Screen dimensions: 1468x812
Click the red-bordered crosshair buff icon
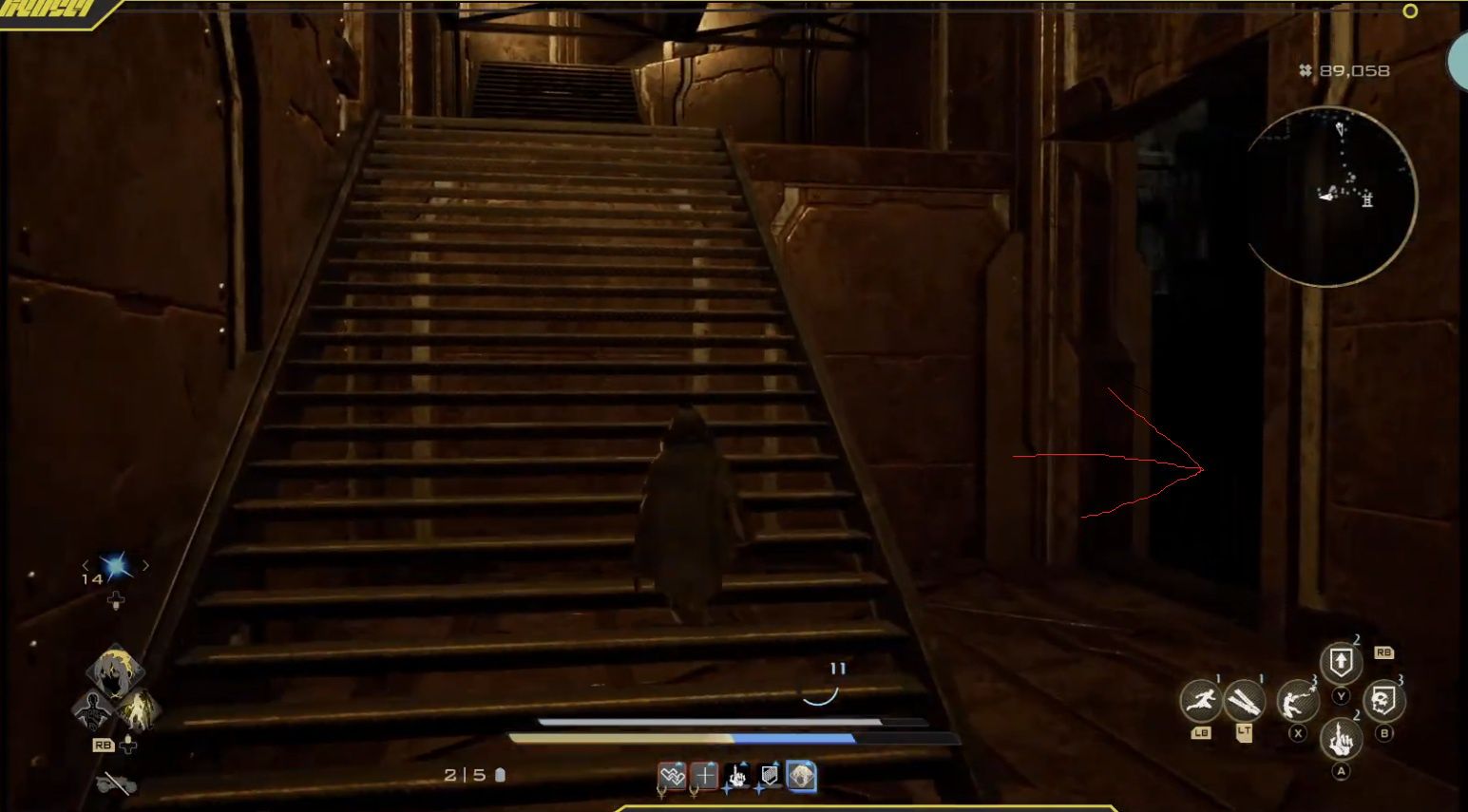pos(704,777)
